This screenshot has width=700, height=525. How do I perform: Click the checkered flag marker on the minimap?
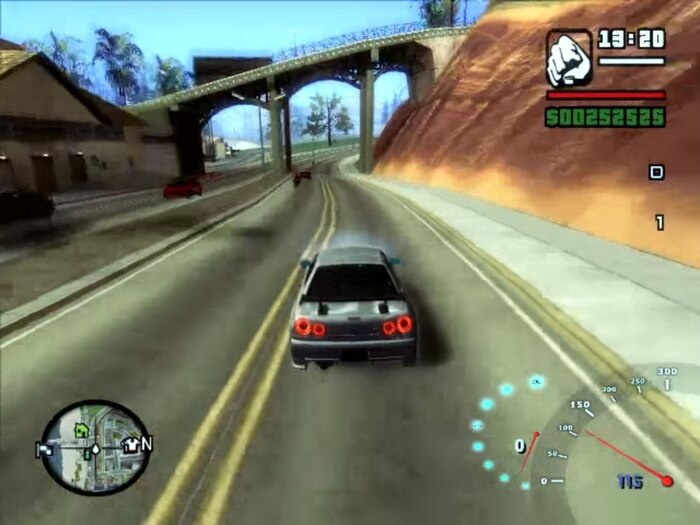pos(45,449)
